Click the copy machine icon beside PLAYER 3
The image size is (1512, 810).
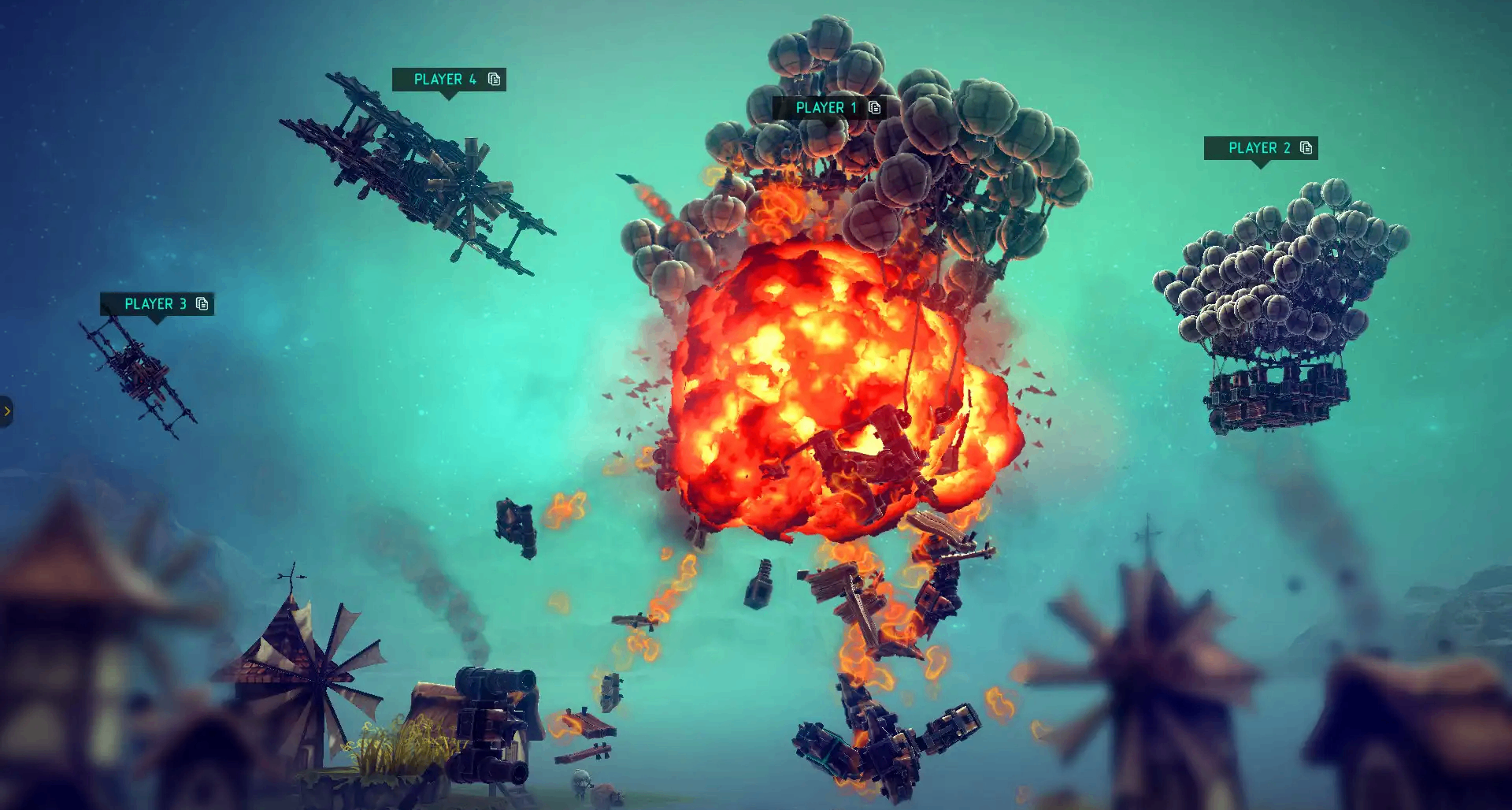coord(202,304)
